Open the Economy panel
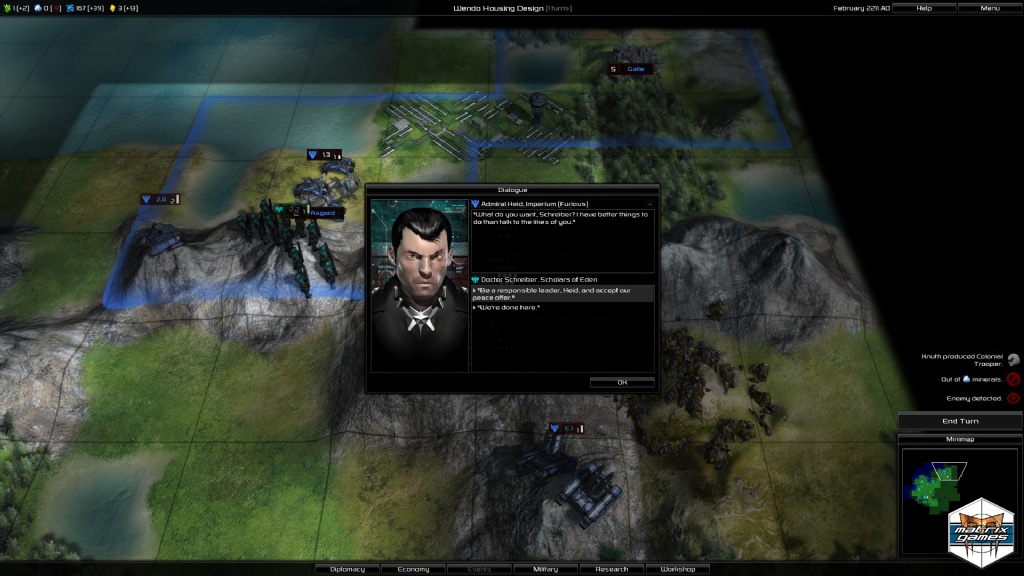Image resolution: width=1024 pixels, height=576 pixels. pos(413,569)
